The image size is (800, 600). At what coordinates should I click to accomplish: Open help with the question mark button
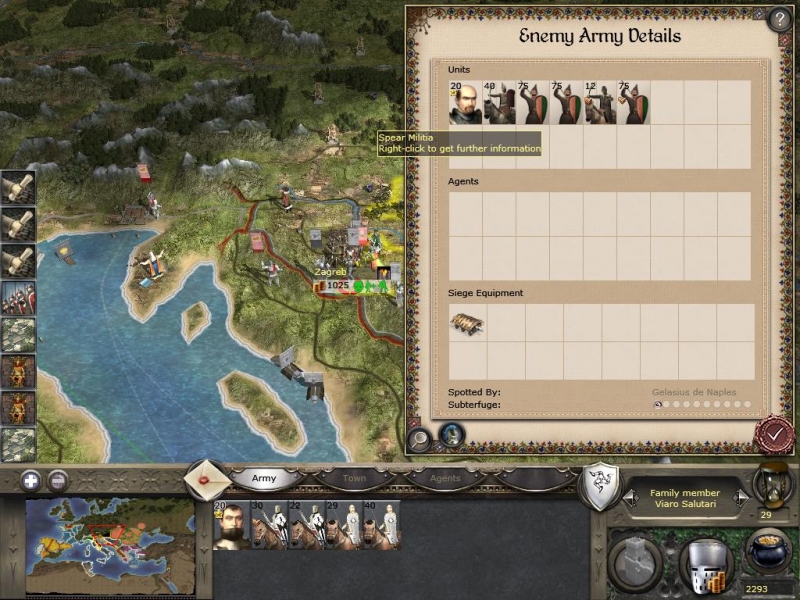click(779, 19)
